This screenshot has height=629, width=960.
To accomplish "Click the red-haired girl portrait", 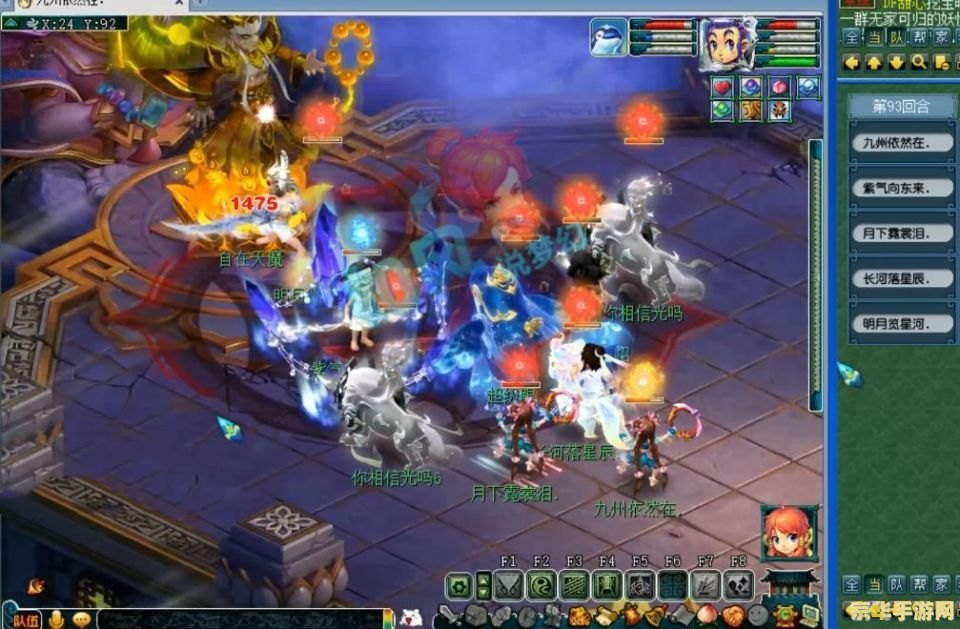I will pos(789,533).
